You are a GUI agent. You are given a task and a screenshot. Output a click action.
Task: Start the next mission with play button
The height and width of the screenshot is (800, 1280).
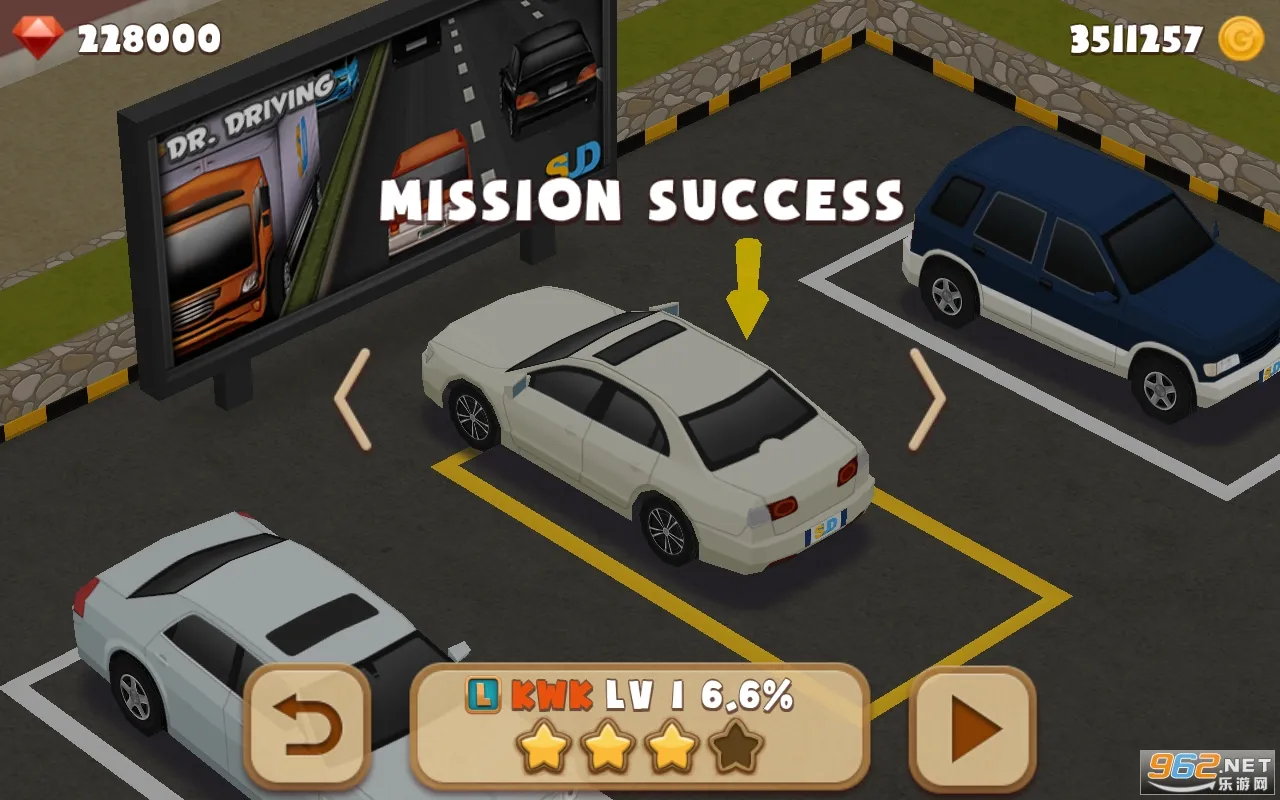[x=972, y=727]
